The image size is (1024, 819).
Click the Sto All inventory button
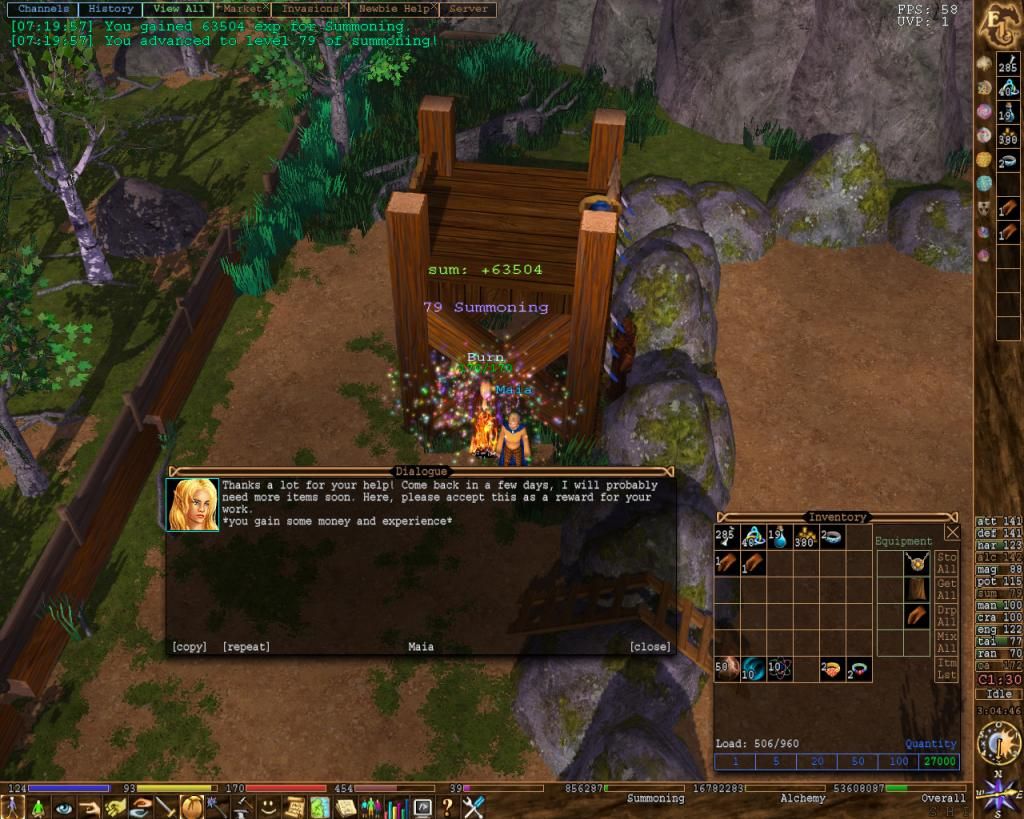(x=948, y=563)
